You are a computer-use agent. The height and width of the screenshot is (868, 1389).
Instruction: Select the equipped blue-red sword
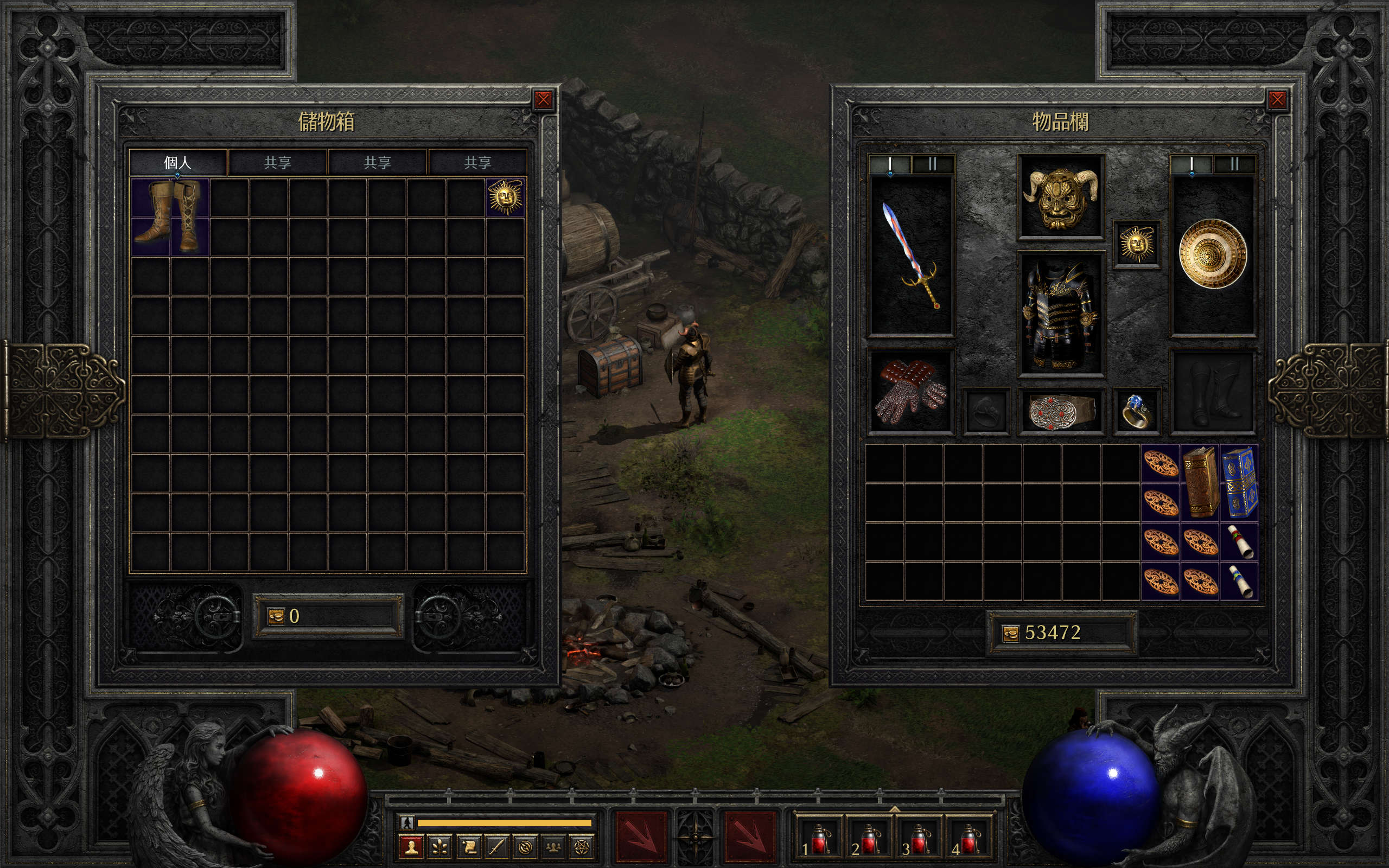[x=911, y=256]
